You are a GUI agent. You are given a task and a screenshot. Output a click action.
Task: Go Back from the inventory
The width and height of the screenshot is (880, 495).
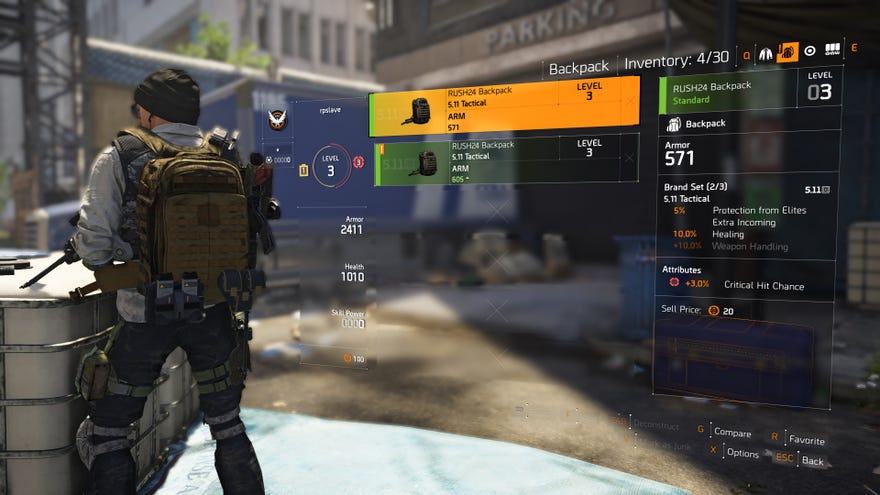(x=812, y=461)
